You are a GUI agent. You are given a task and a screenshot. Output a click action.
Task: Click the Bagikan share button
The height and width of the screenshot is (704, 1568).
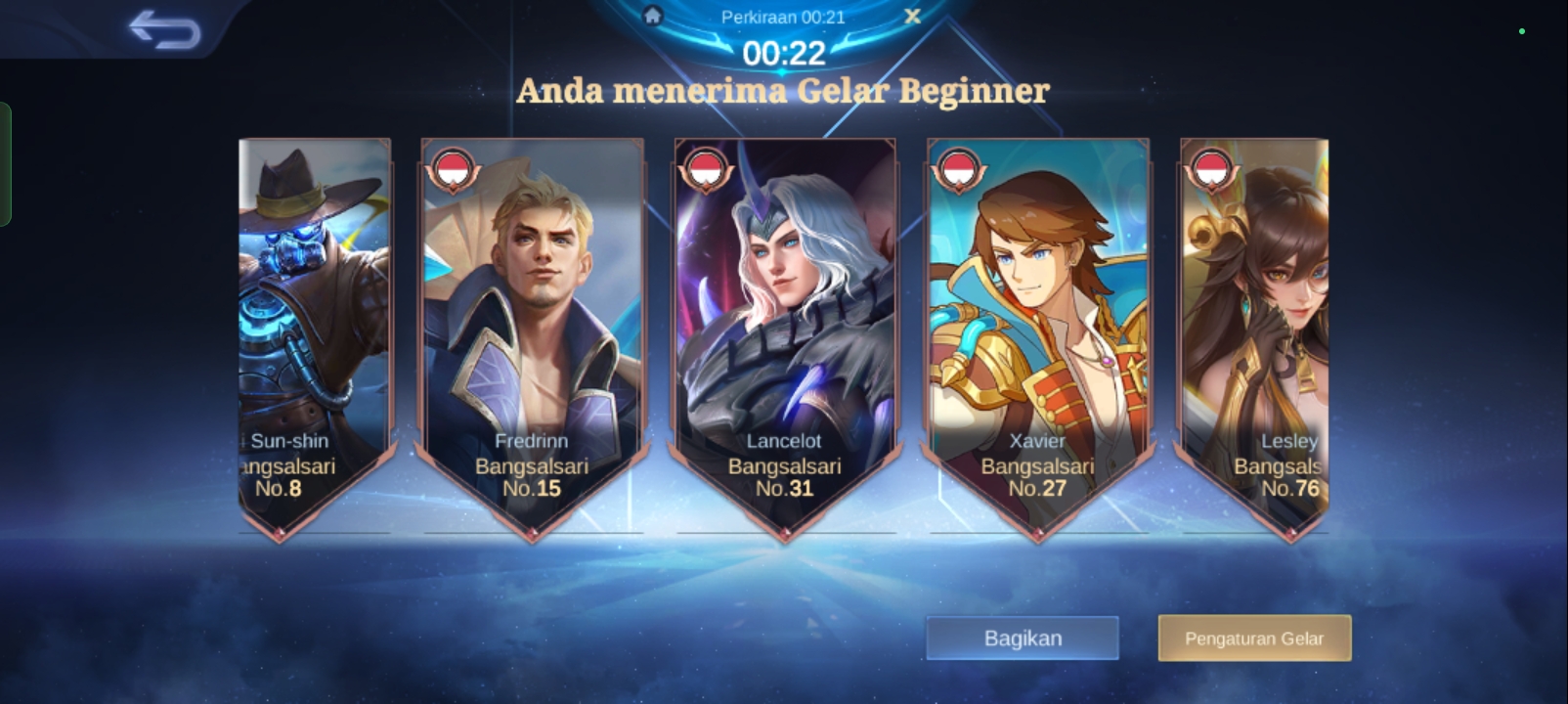(x=1022, y=638)
